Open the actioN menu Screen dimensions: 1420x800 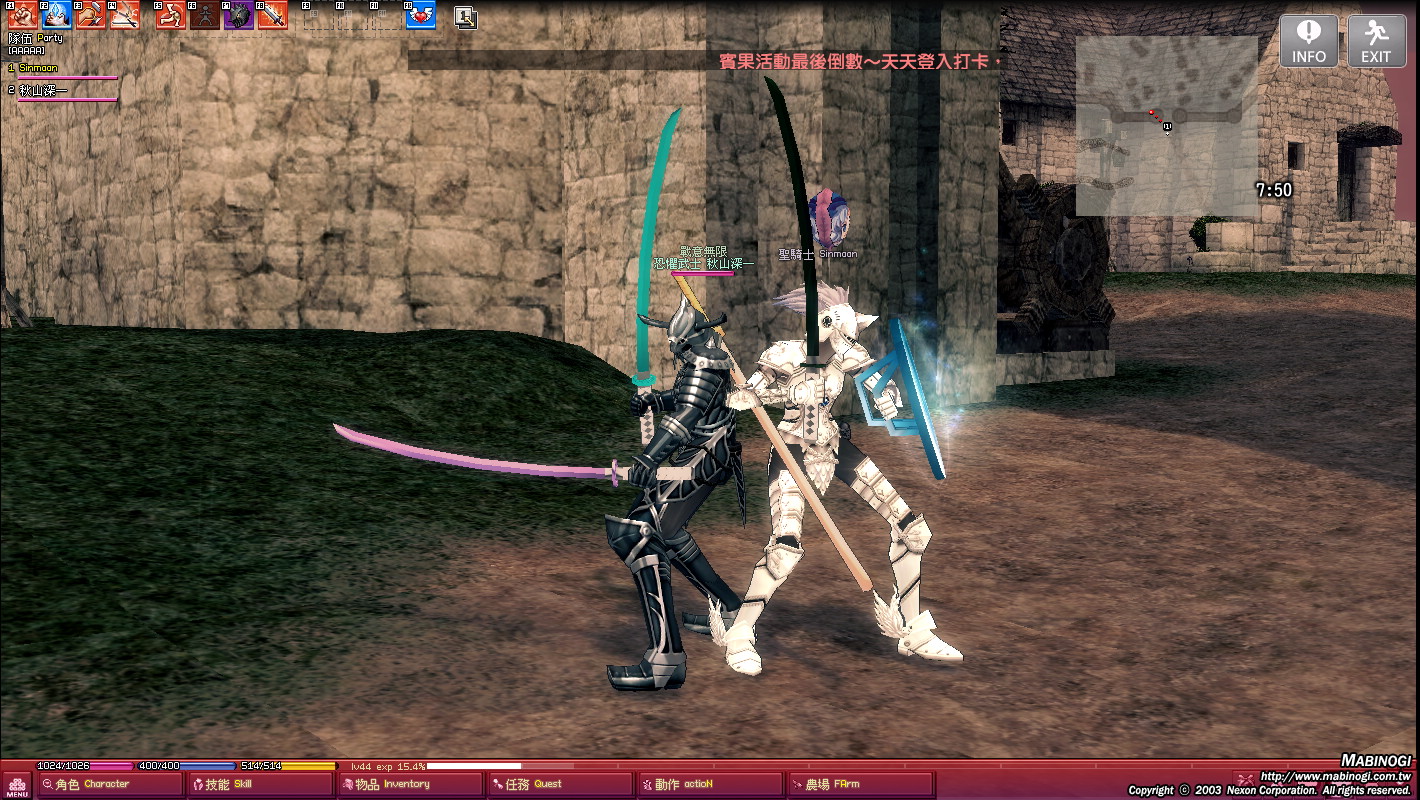(708, 785)
